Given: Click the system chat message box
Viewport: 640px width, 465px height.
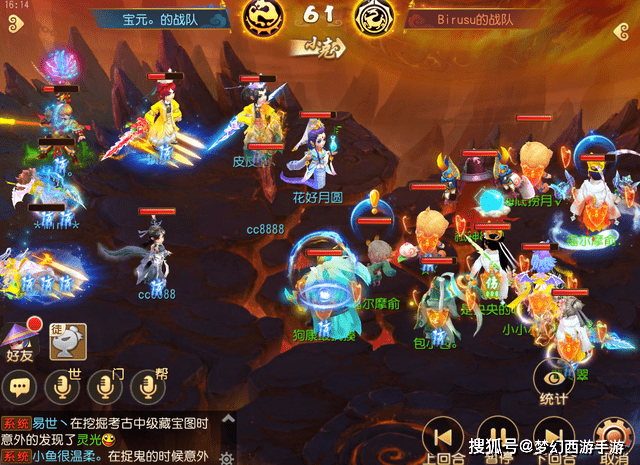Looking at the screenshot, I should click(108, 438).
